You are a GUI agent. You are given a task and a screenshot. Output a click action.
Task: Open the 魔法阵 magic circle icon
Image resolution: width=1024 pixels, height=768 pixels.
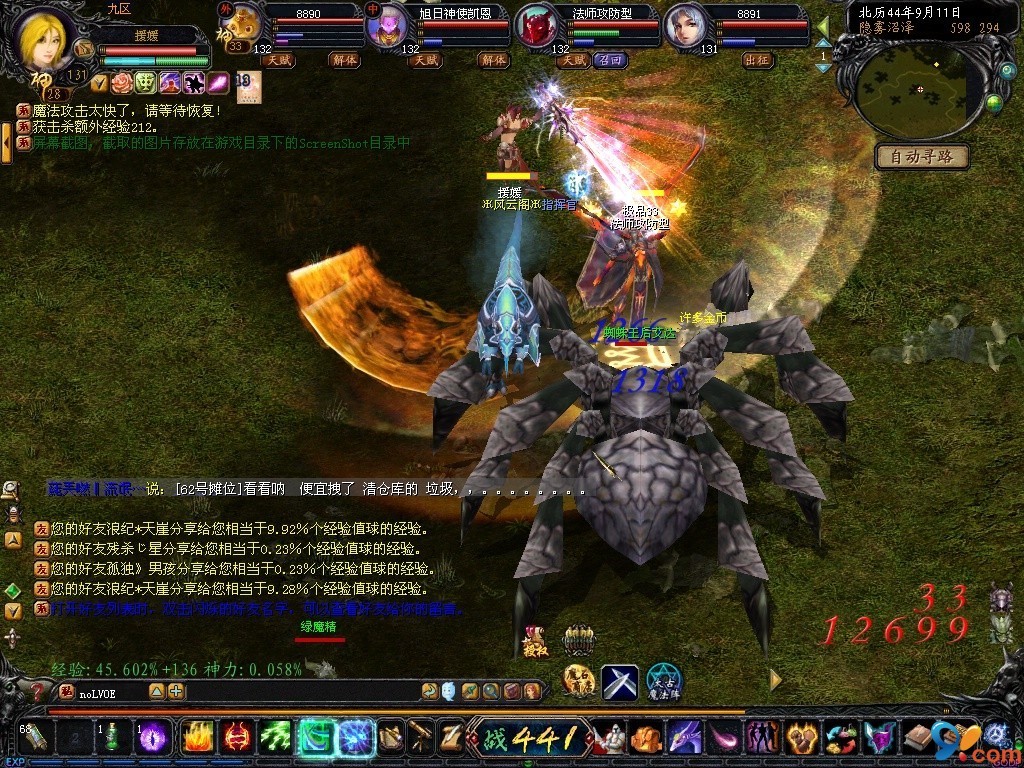[663, 681]
